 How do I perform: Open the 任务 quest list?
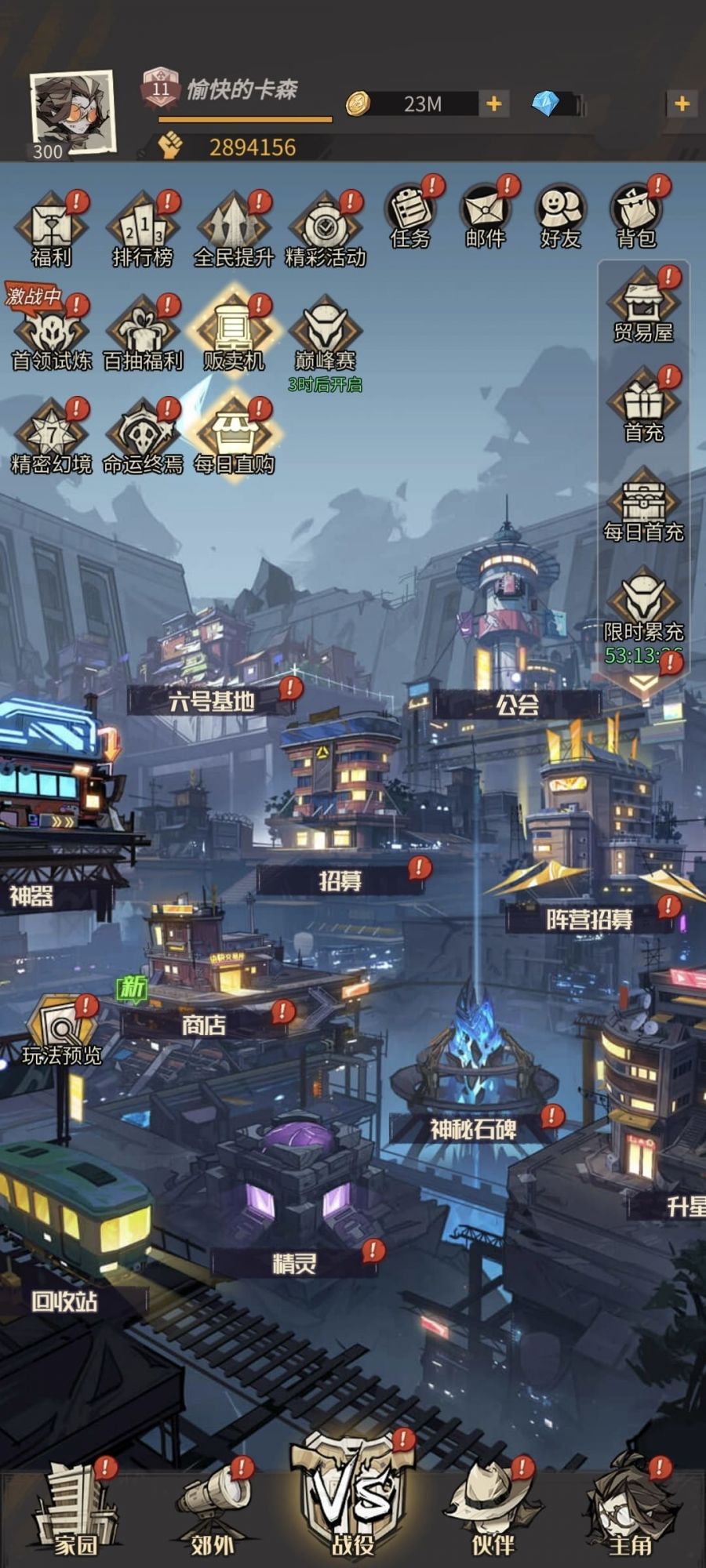(x=410, y=216)
